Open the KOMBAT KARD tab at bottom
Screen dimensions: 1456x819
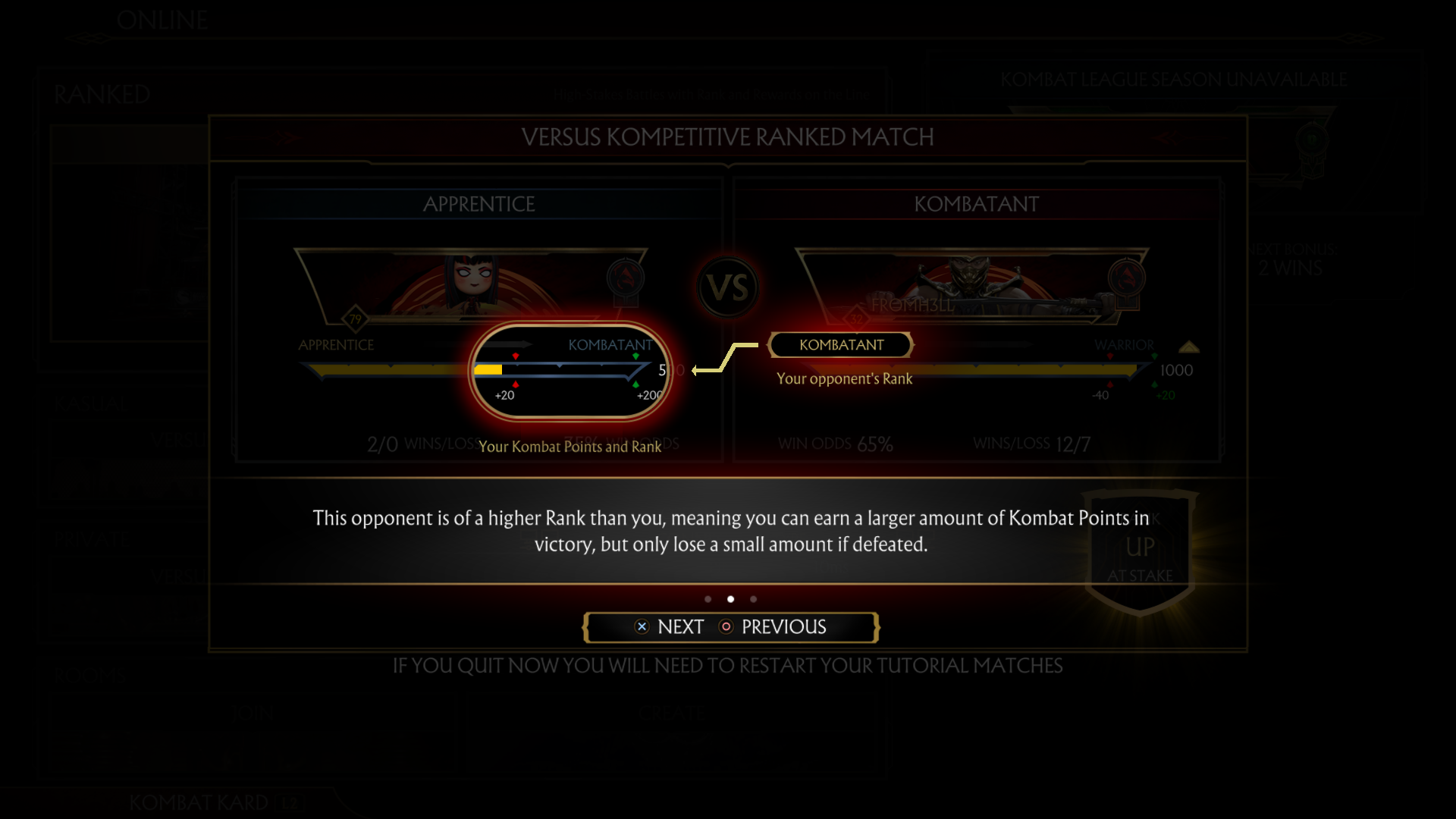(199, 802)
